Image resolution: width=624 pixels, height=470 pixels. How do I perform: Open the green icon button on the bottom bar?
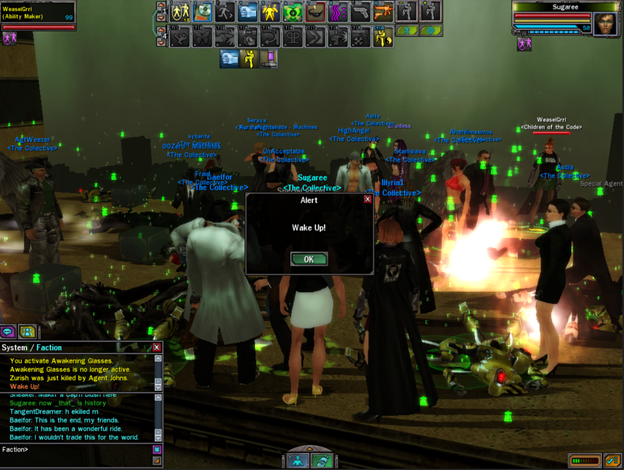[x=322, y=461]
